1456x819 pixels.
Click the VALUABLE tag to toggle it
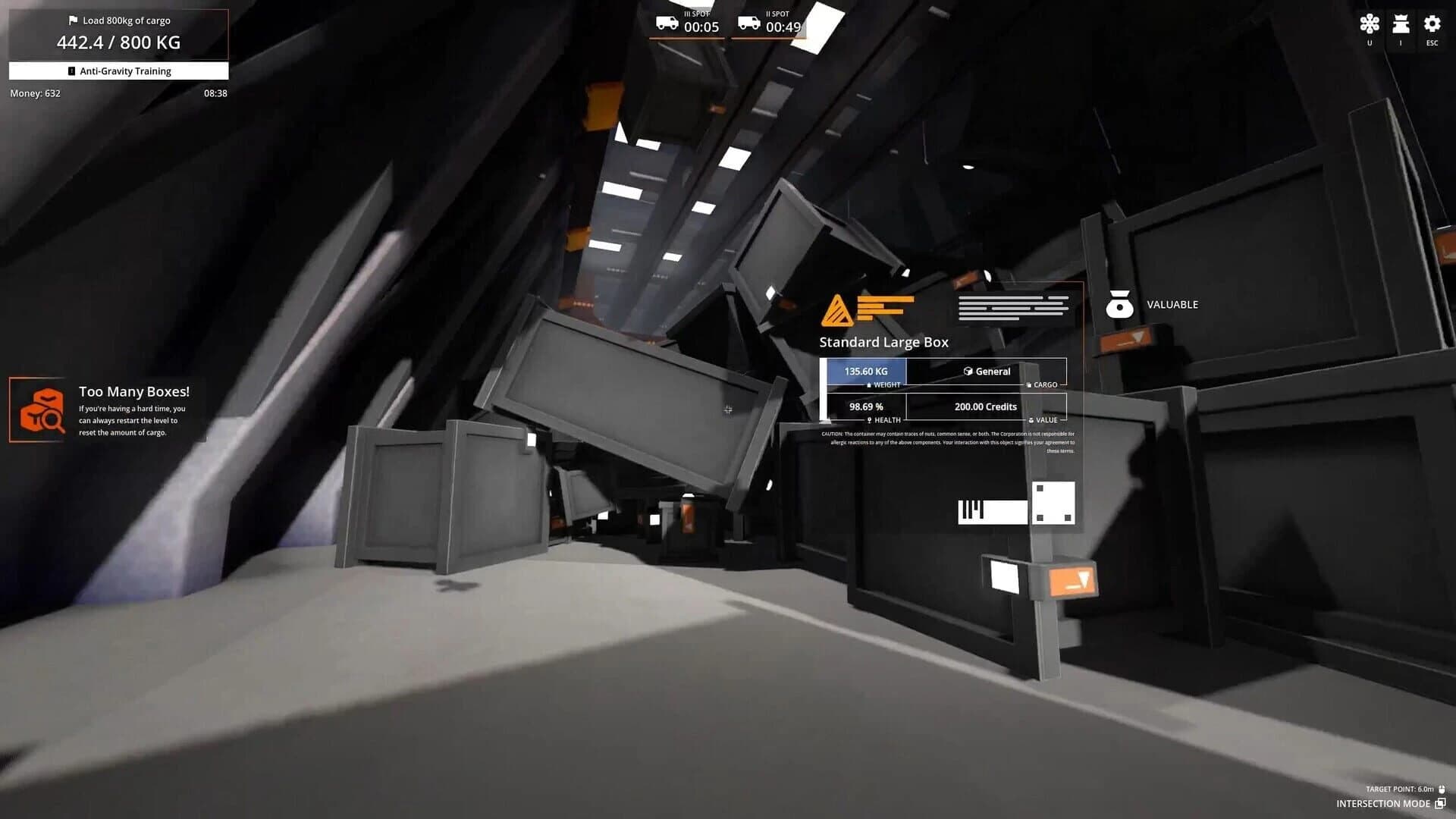click(x=1172, y=304)
